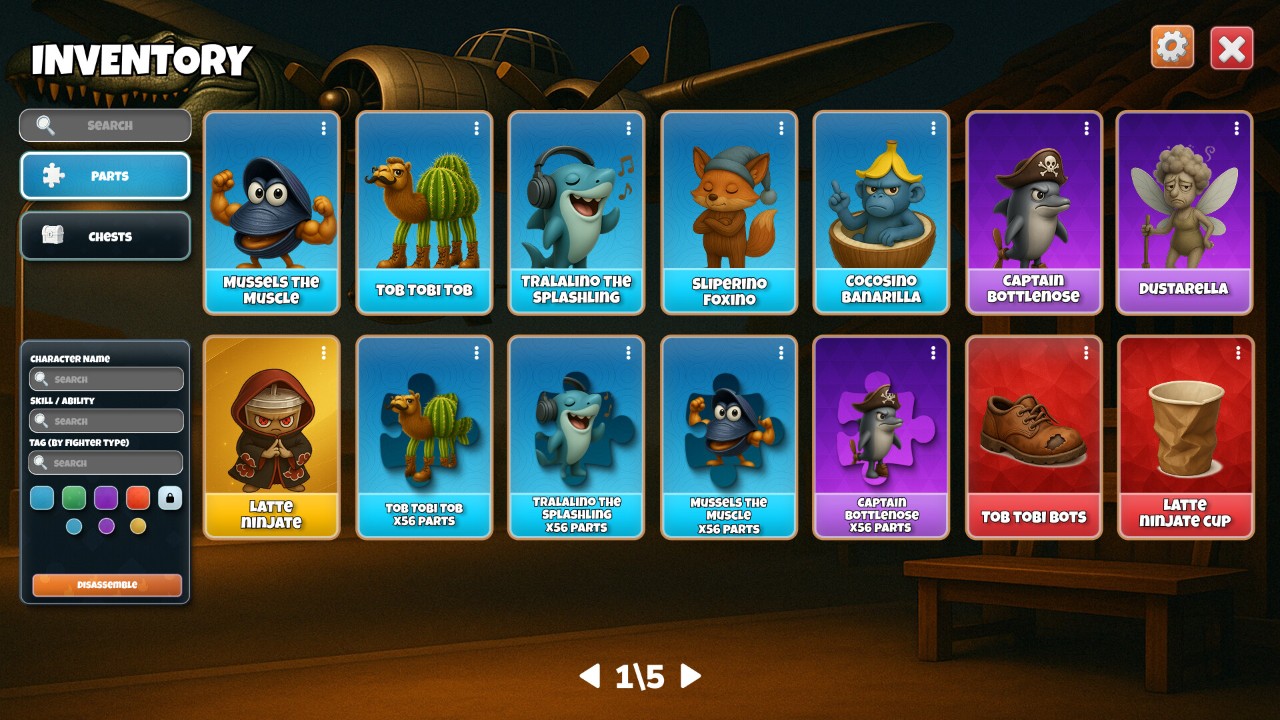This screenshot has width=1280, height=720.
Task: Choose the golden Latte Ninjate card
Action: 272,436
